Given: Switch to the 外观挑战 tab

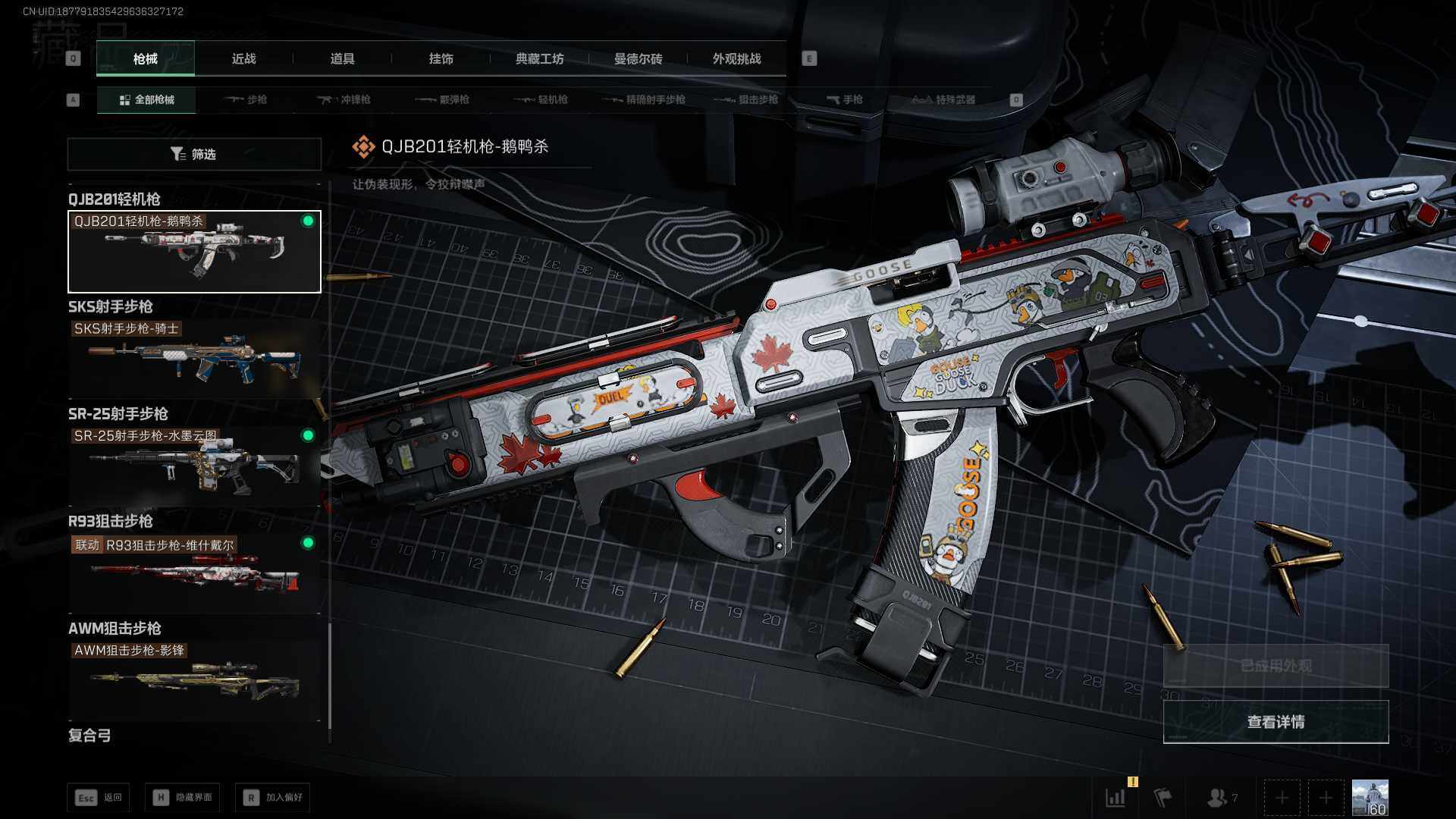Looking at the screenshot, I should click(x=736, y=59).
